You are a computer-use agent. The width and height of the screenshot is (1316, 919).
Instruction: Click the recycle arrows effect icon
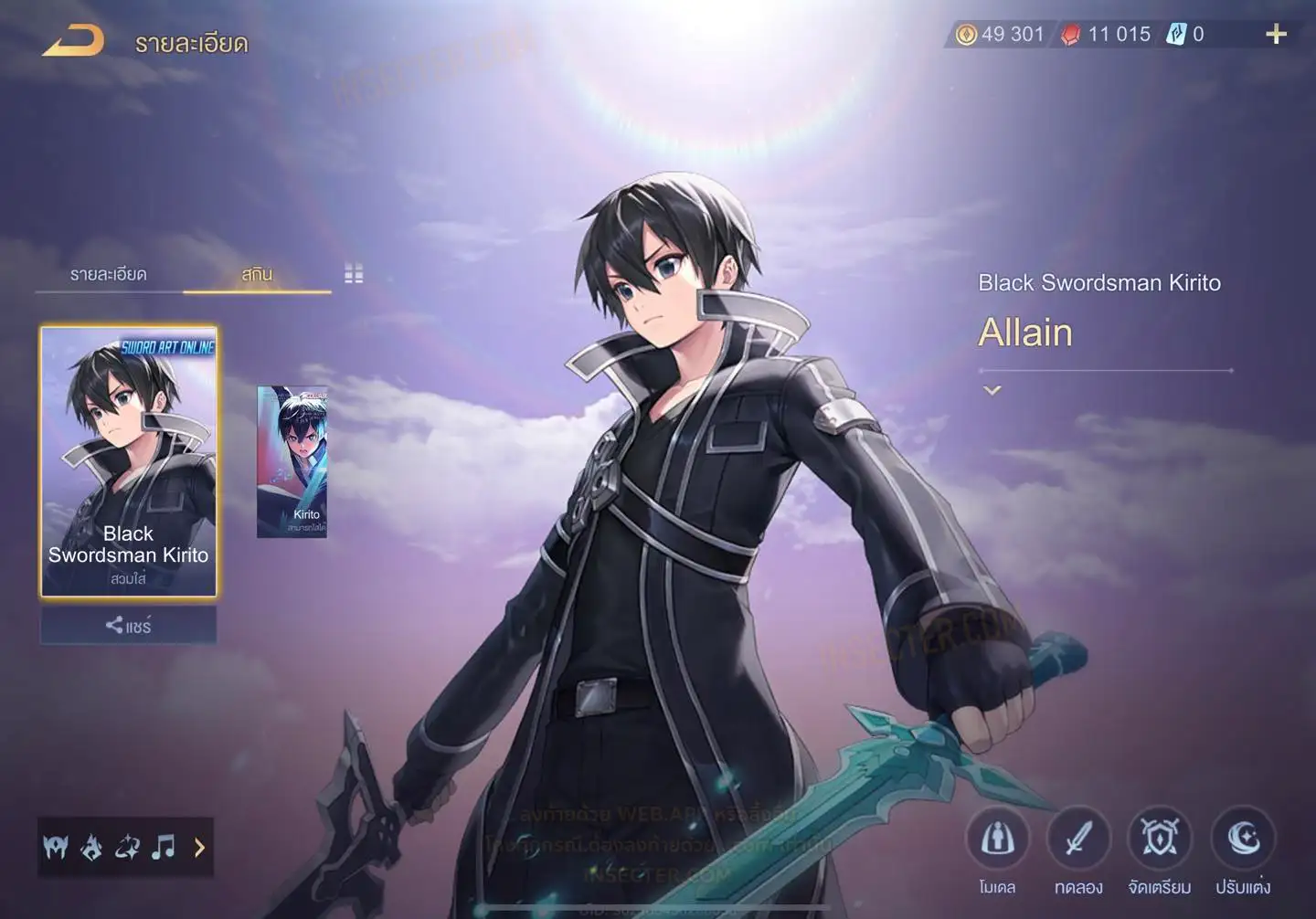127,848
